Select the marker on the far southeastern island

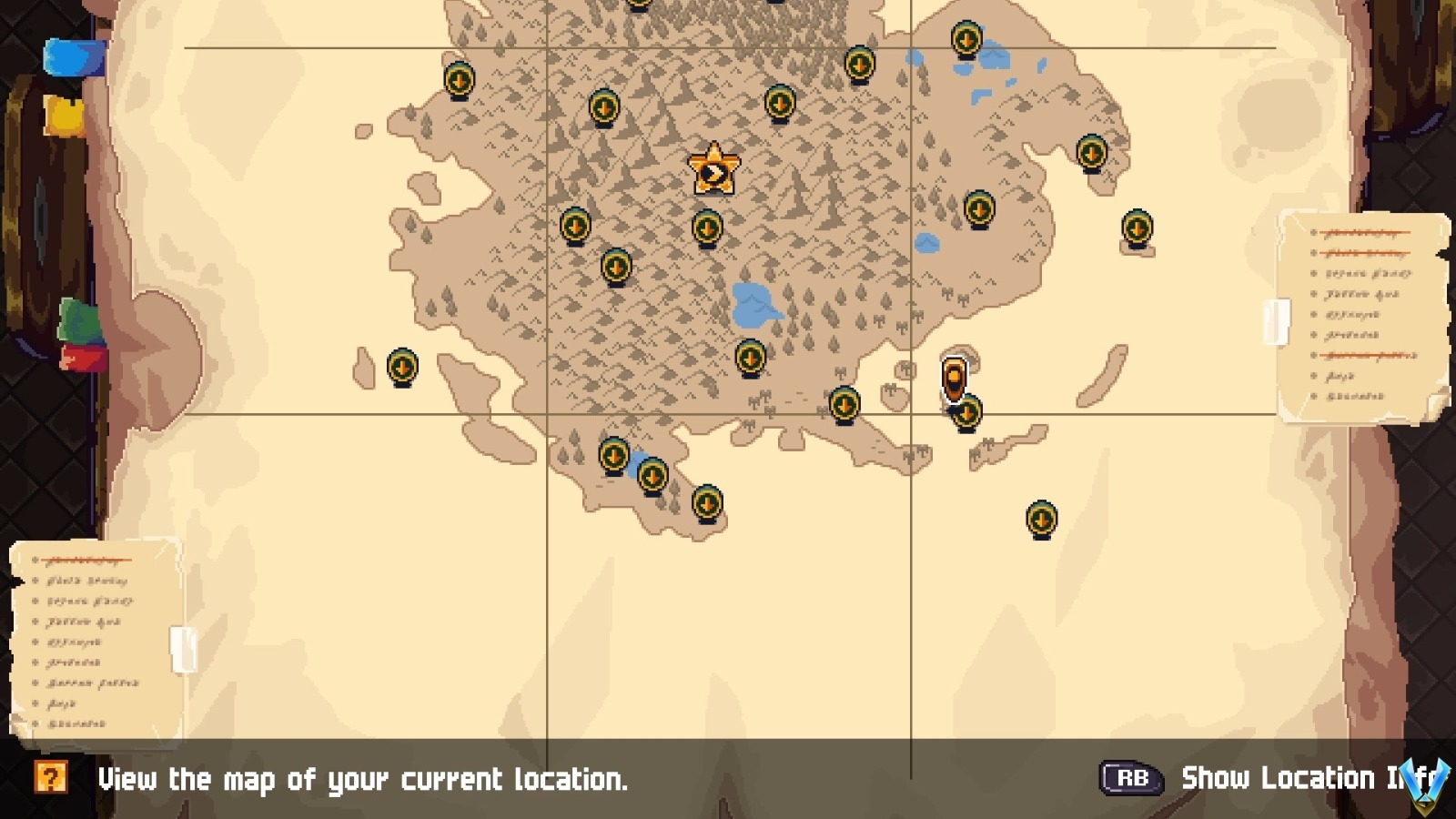tap(1040, 517)
